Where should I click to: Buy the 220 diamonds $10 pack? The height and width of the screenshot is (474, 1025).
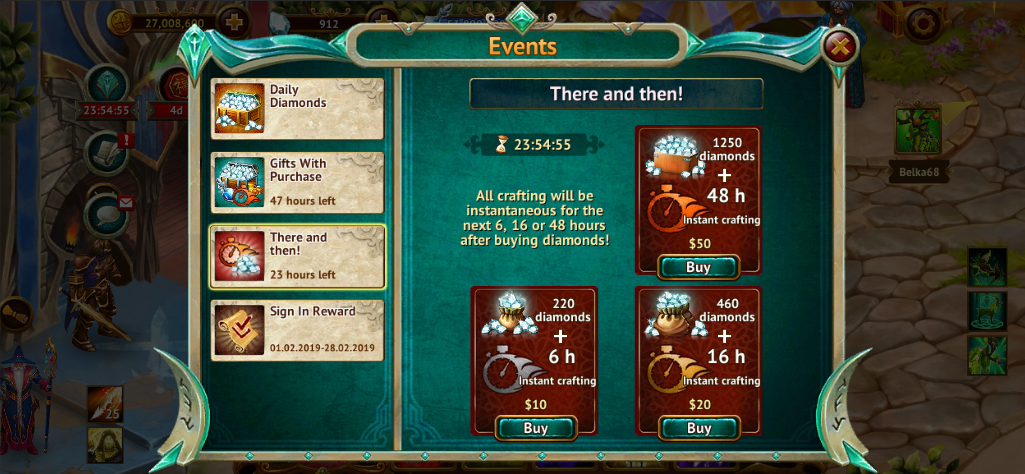[x=536, y=428]
